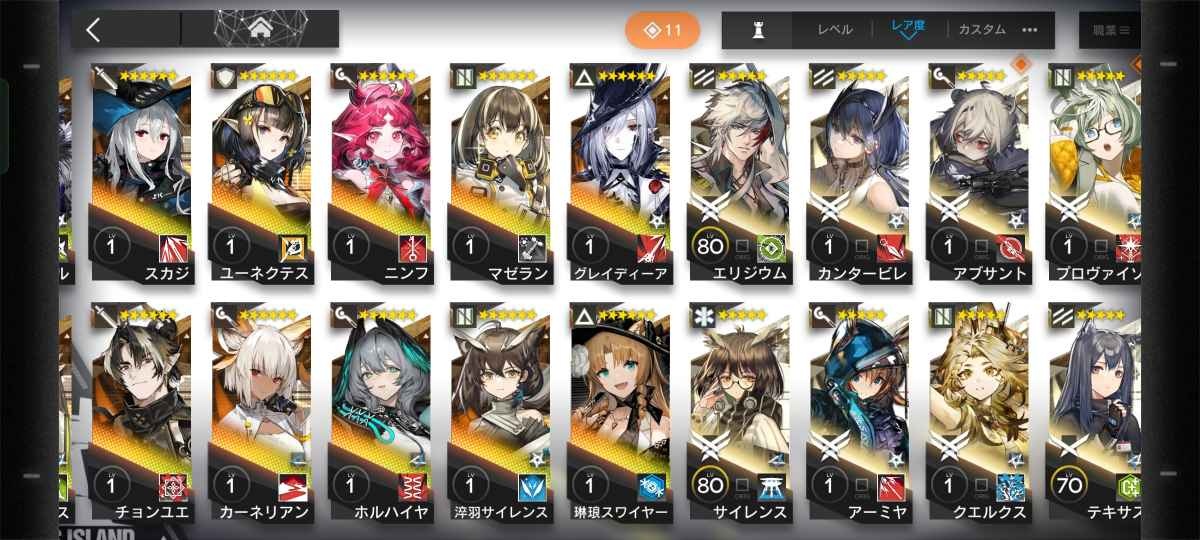Image resolution: width=1200 pixels, height=540 pixels.
Task: Sort operators by レベル
Action: pyautogui.click(x=834, y=30)
